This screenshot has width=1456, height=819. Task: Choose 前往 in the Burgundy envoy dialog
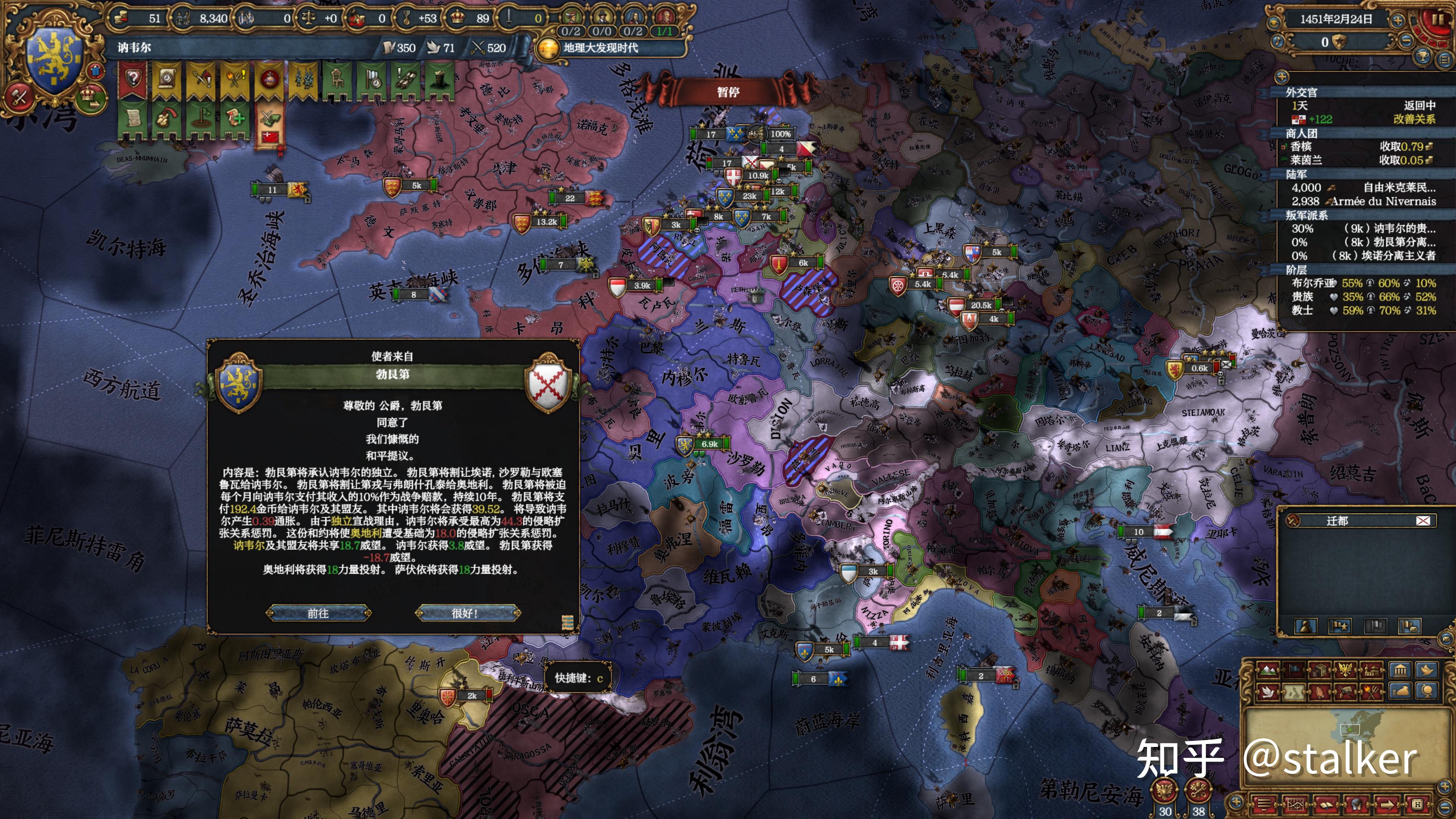319,613
